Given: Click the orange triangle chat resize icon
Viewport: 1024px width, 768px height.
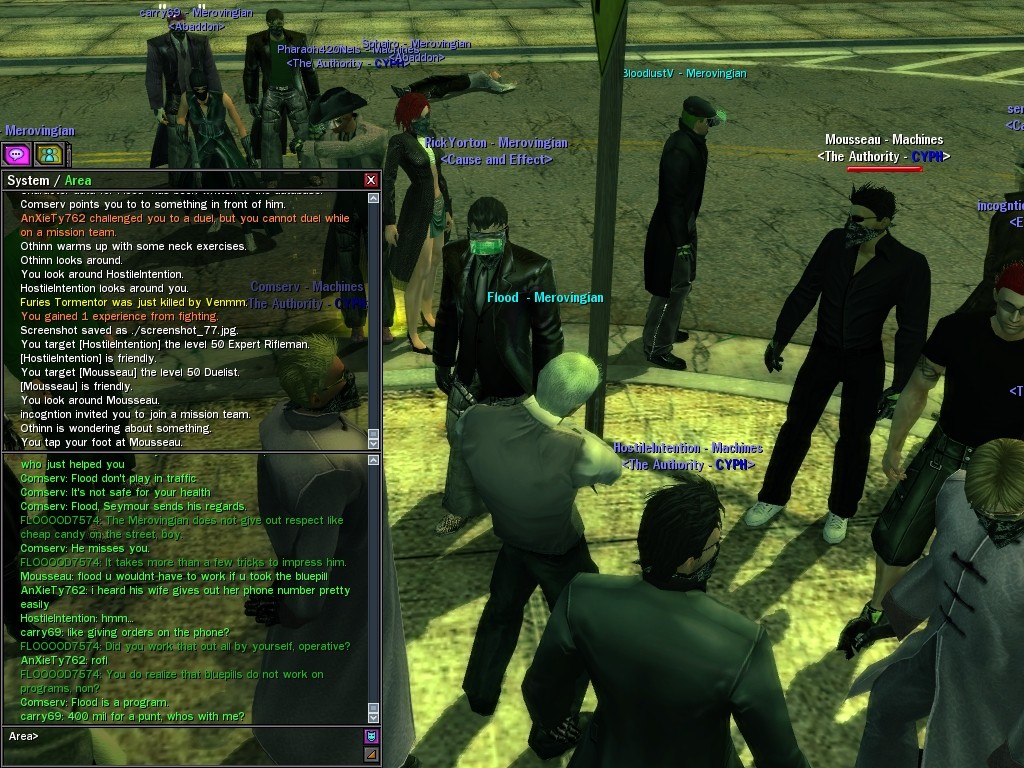Looking at the screenshot, I should coord(372,753).
